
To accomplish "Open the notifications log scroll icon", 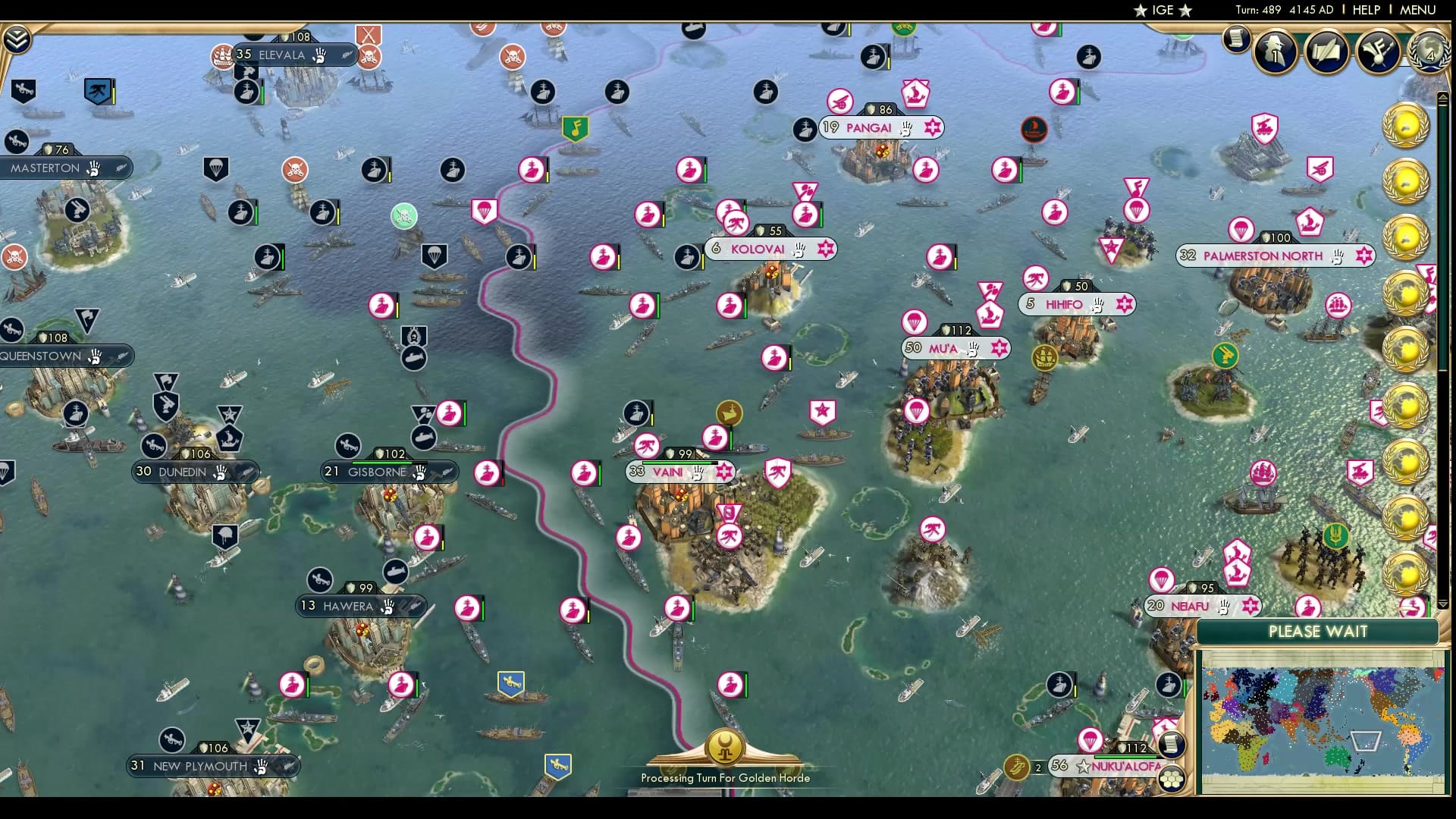I will (1235, 38).
